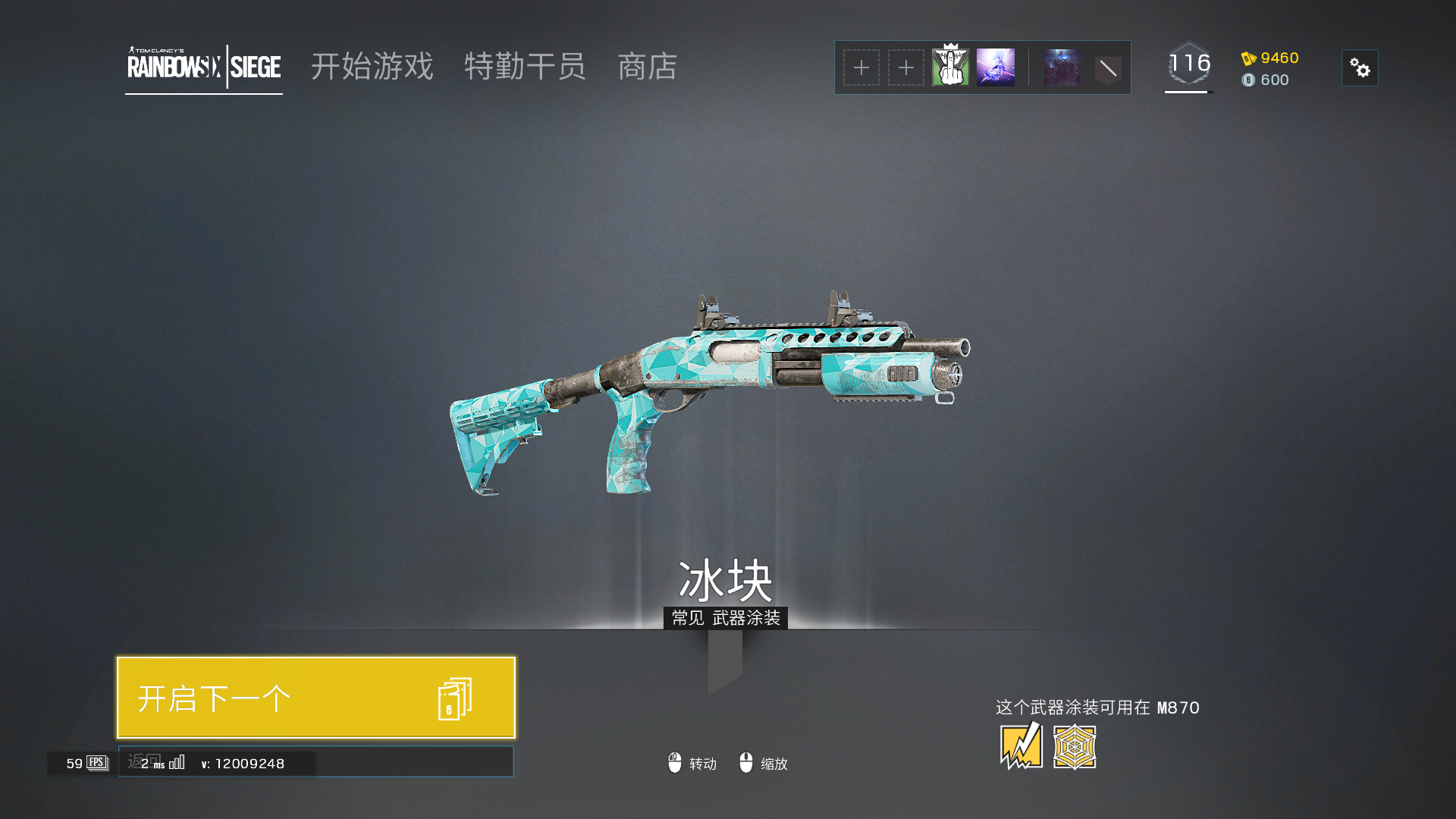Open the 特勤干员 (Operators) tab
This screenshot has width=1456, height=819.
click(525, 67)
